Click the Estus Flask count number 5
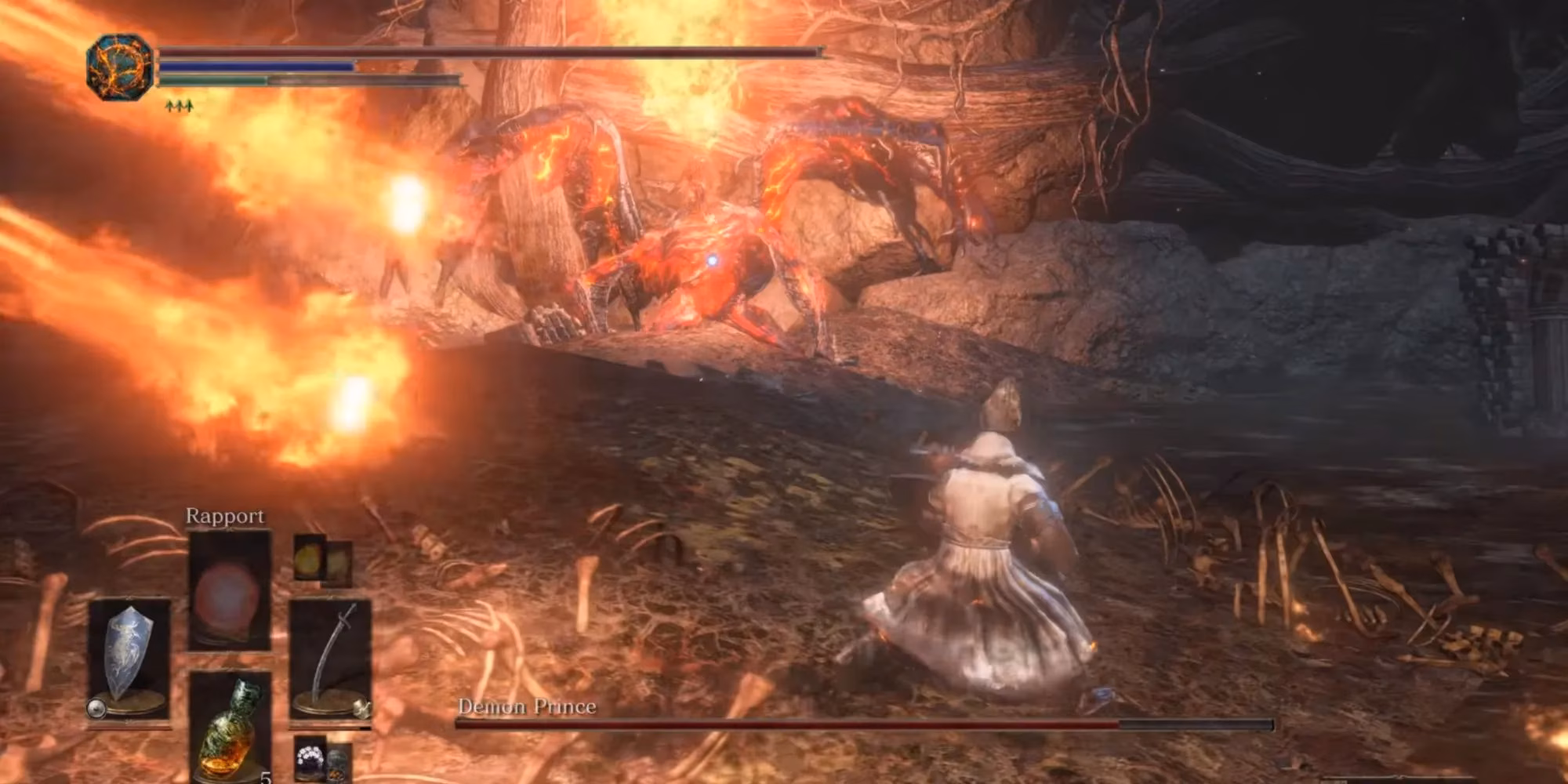 pos(267,779)
